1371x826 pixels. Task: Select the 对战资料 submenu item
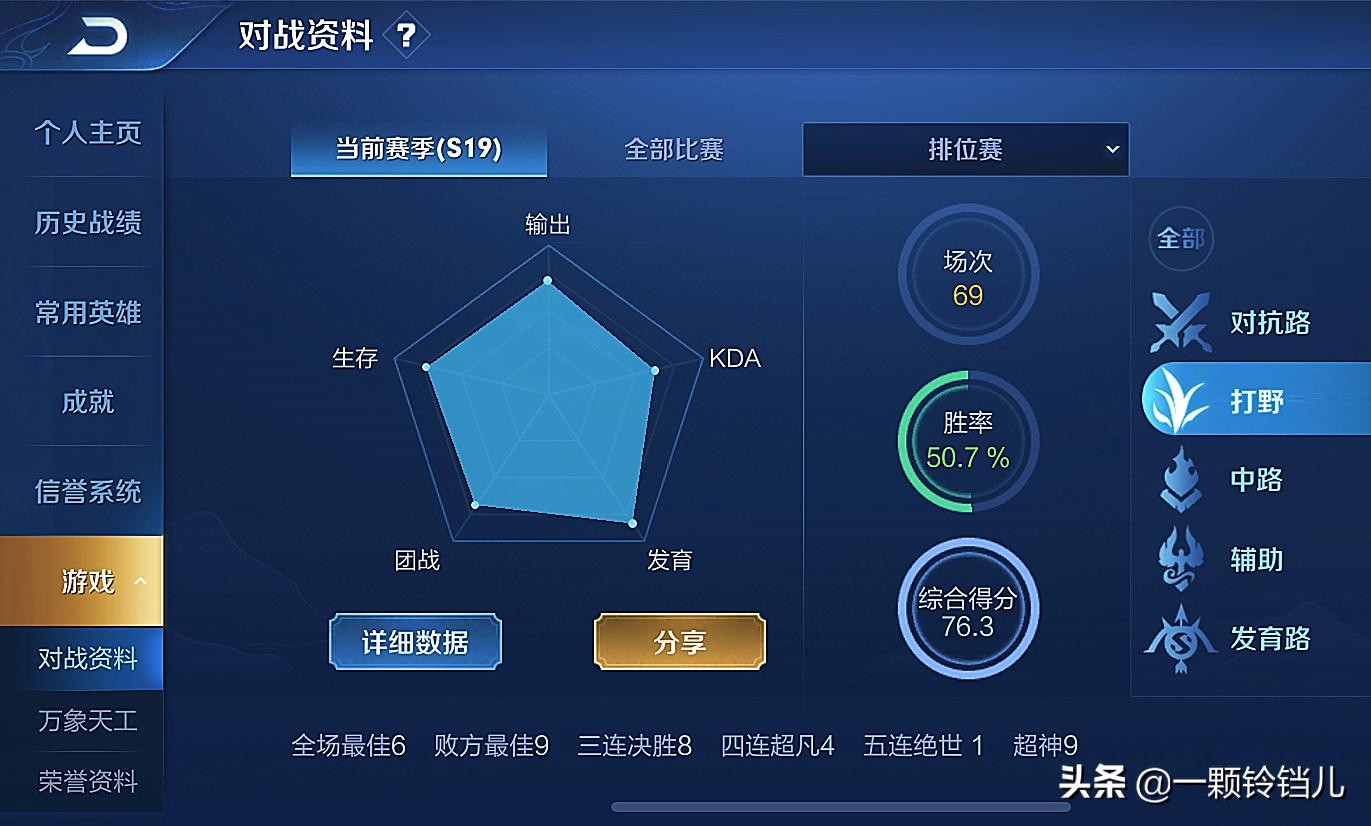pyautogui.click(x=87, y=659)
